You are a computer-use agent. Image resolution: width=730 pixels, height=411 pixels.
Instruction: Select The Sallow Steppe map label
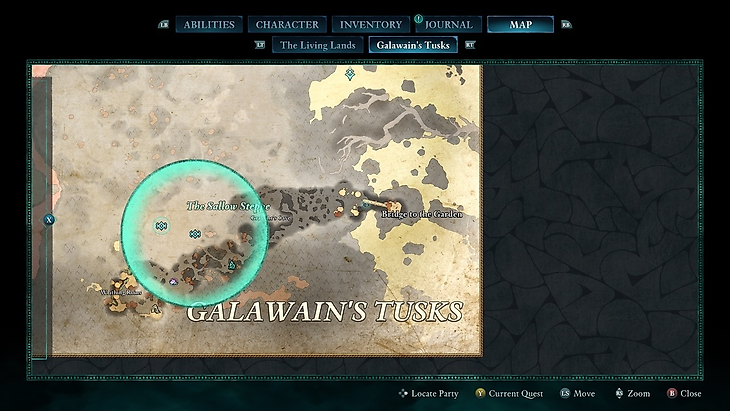tap(229, 206)
